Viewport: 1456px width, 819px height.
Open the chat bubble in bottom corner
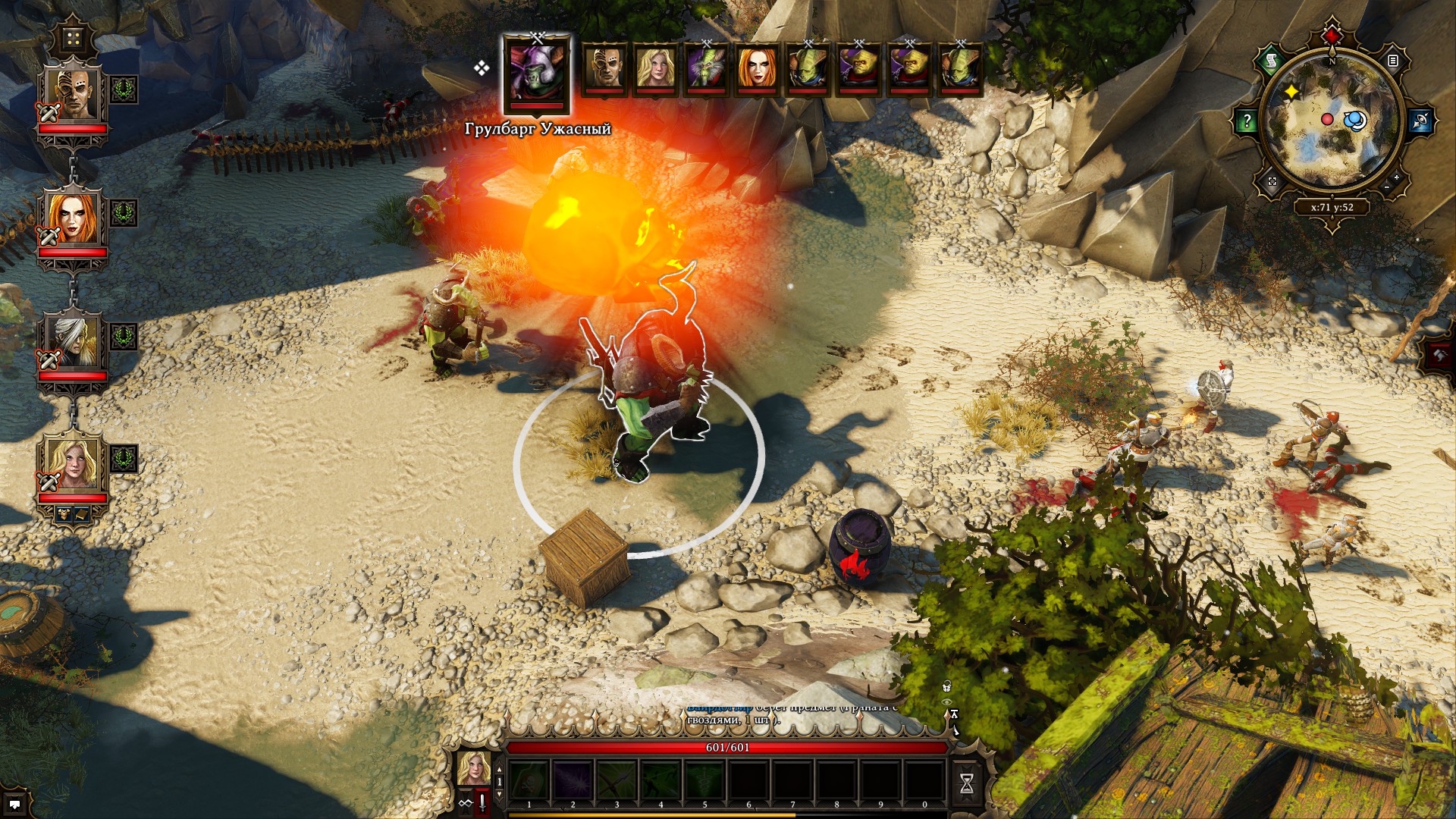(15, 803)
